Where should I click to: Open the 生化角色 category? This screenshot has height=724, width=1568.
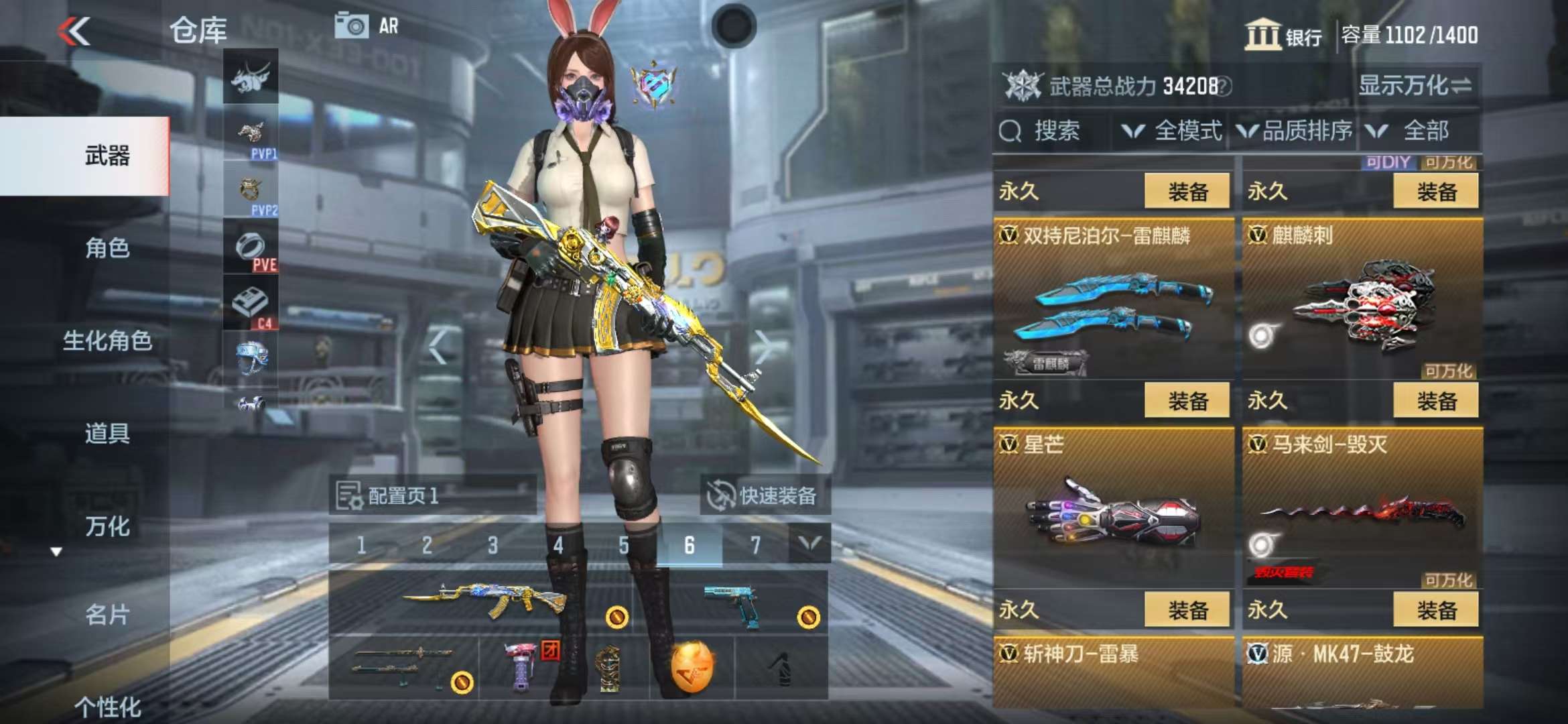click(x=107, y=341)
